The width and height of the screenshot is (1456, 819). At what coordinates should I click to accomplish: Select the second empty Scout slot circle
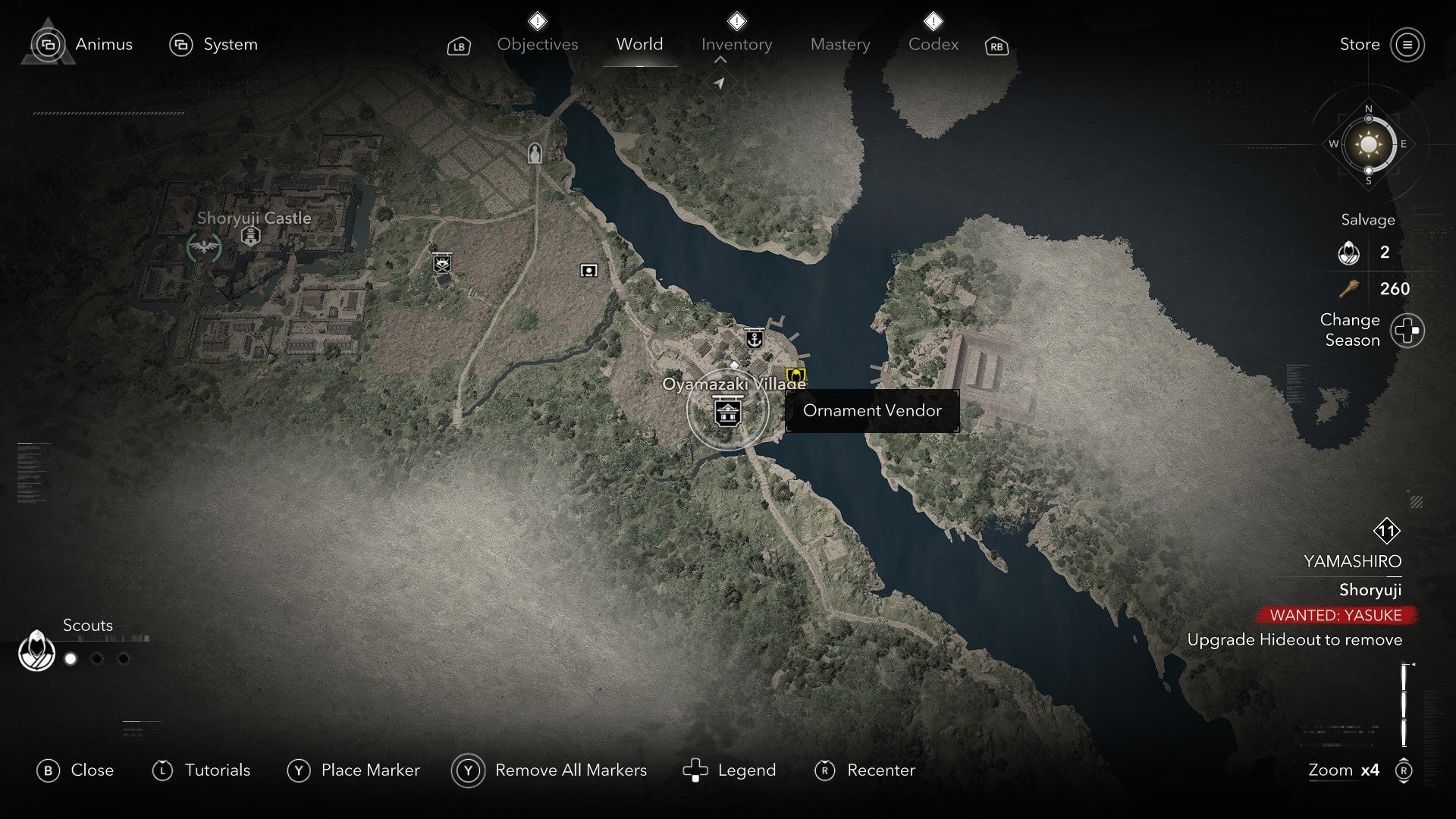pyautogui.click(x=98, y=659)
